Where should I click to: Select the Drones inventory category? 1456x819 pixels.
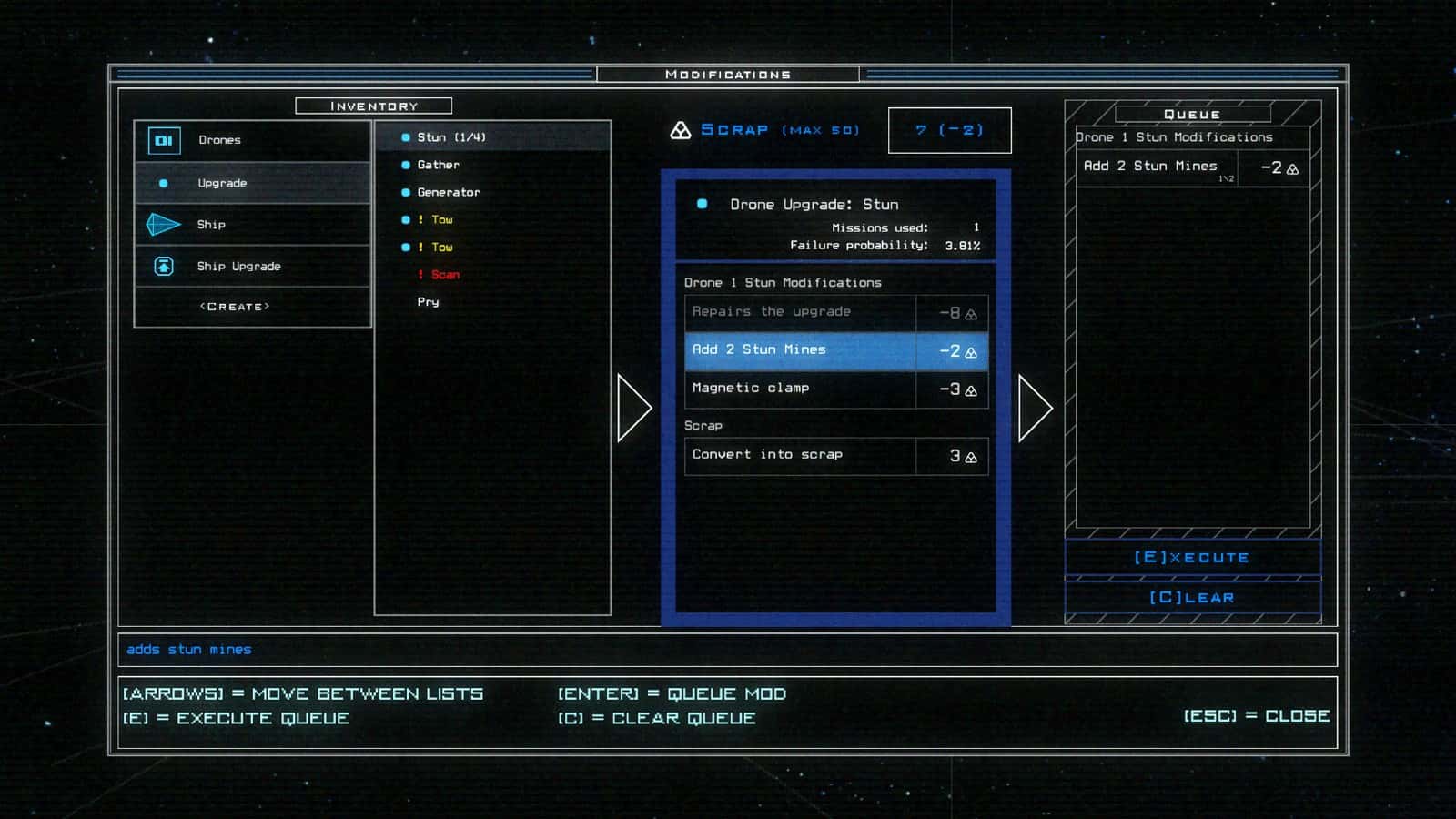[252, 140]
